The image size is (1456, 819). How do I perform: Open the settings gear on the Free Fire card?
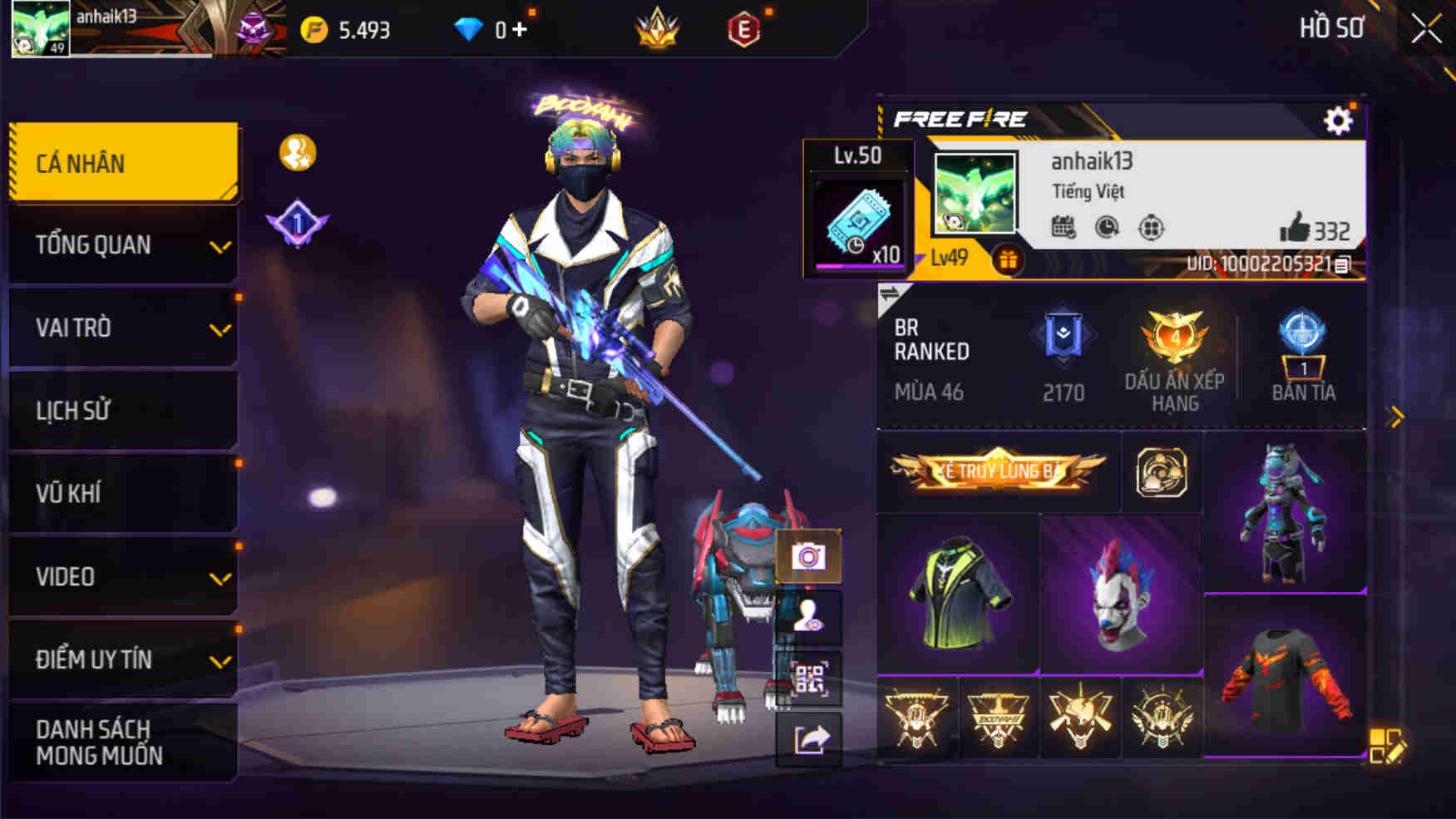point(1337,121)
